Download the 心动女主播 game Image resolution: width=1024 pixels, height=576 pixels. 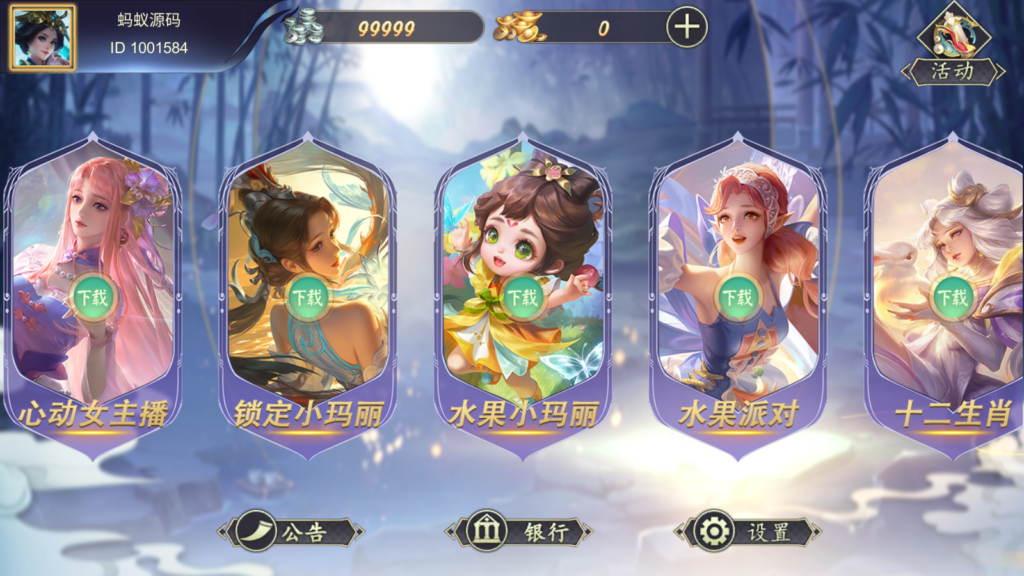[93, 296]
